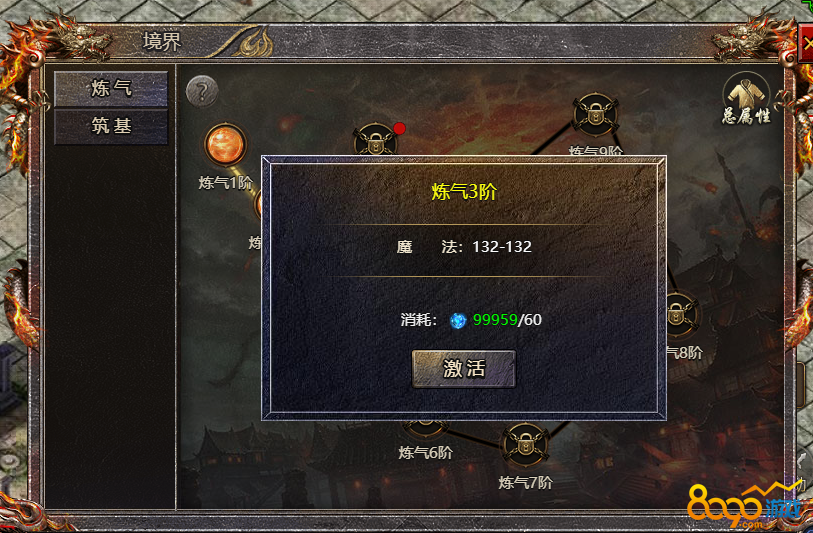
Task: Switch to the 炼气 tab
Action: [111, 88]
